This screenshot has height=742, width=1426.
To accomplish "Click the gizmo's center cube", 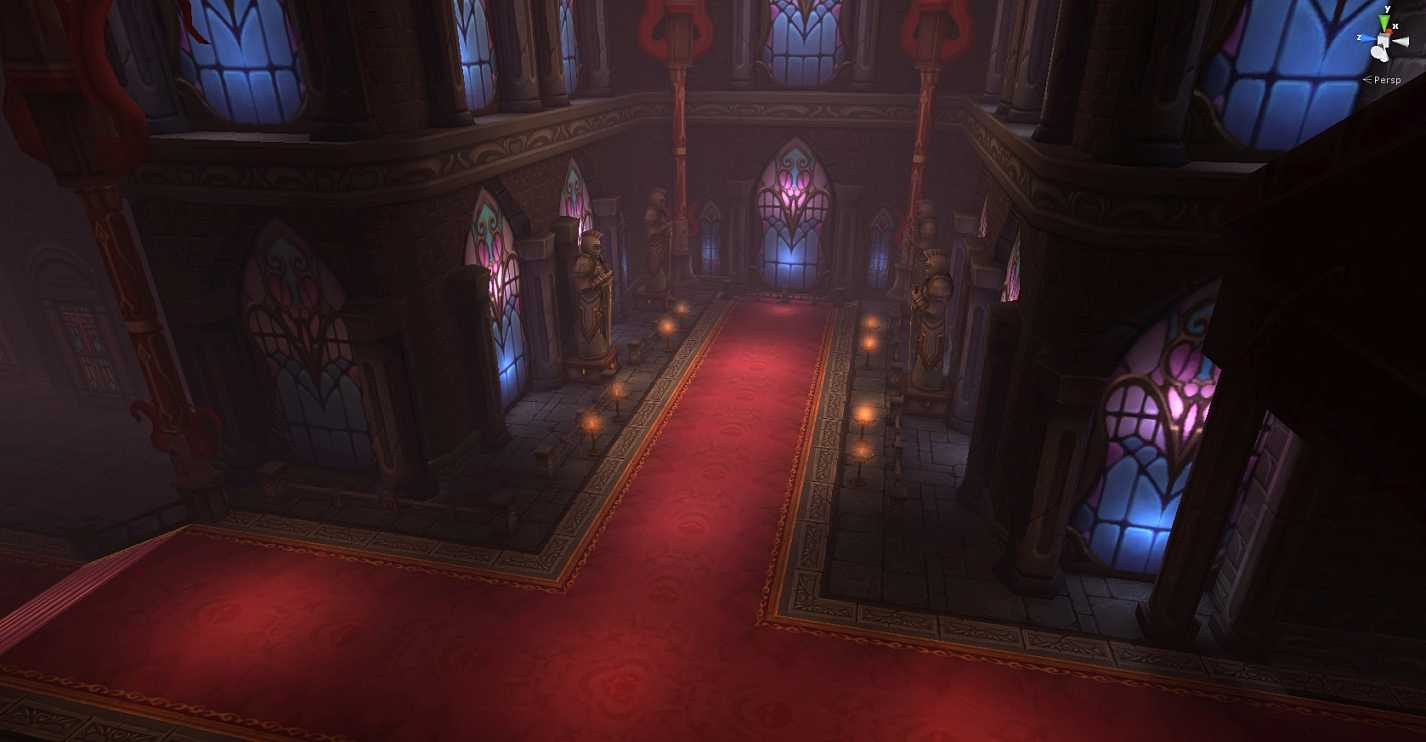I will click(x=1384, y=41).
